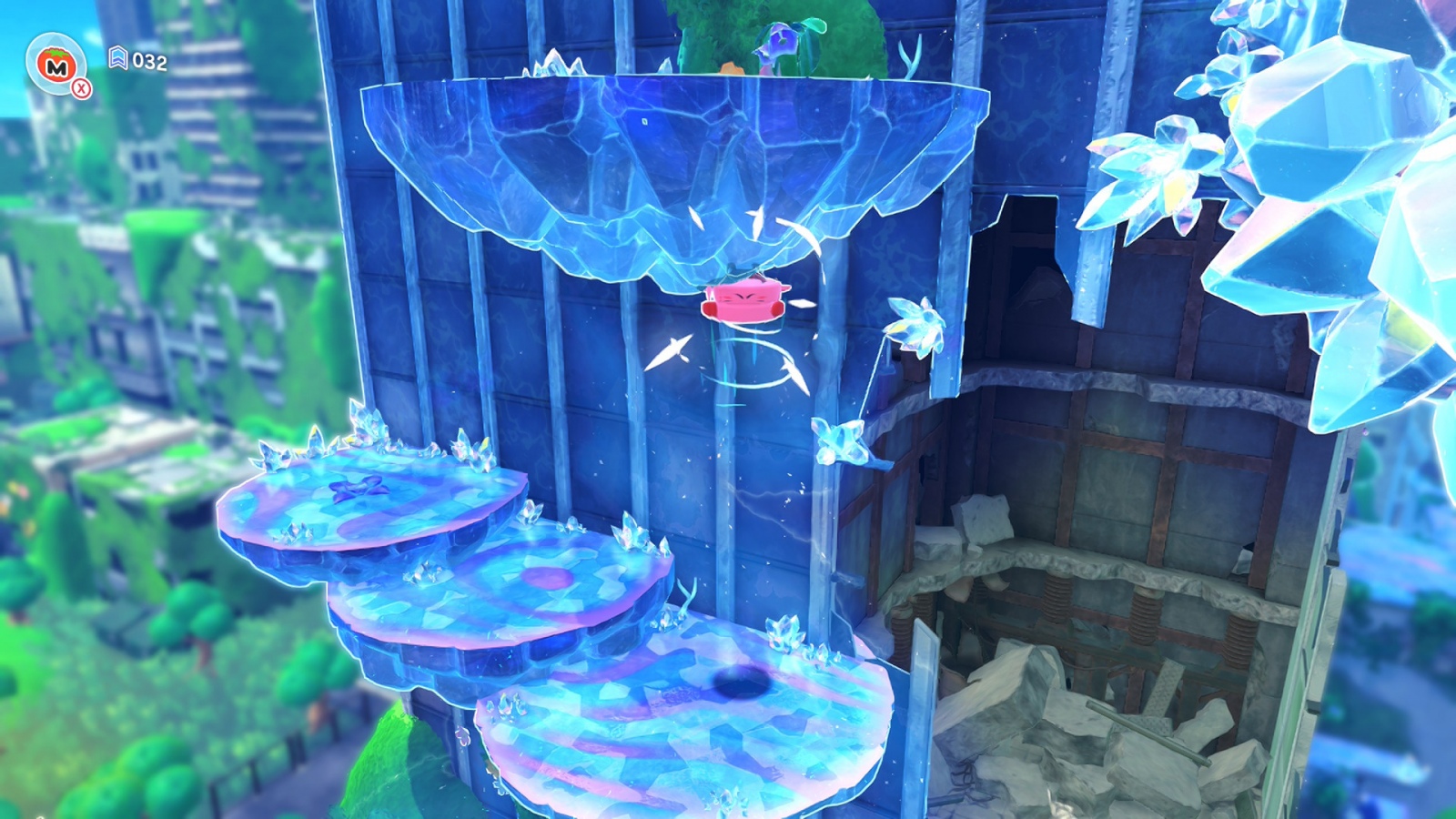Use the stored Maxim Tomato item icon

pyautogui.click(x=56, y=65)
